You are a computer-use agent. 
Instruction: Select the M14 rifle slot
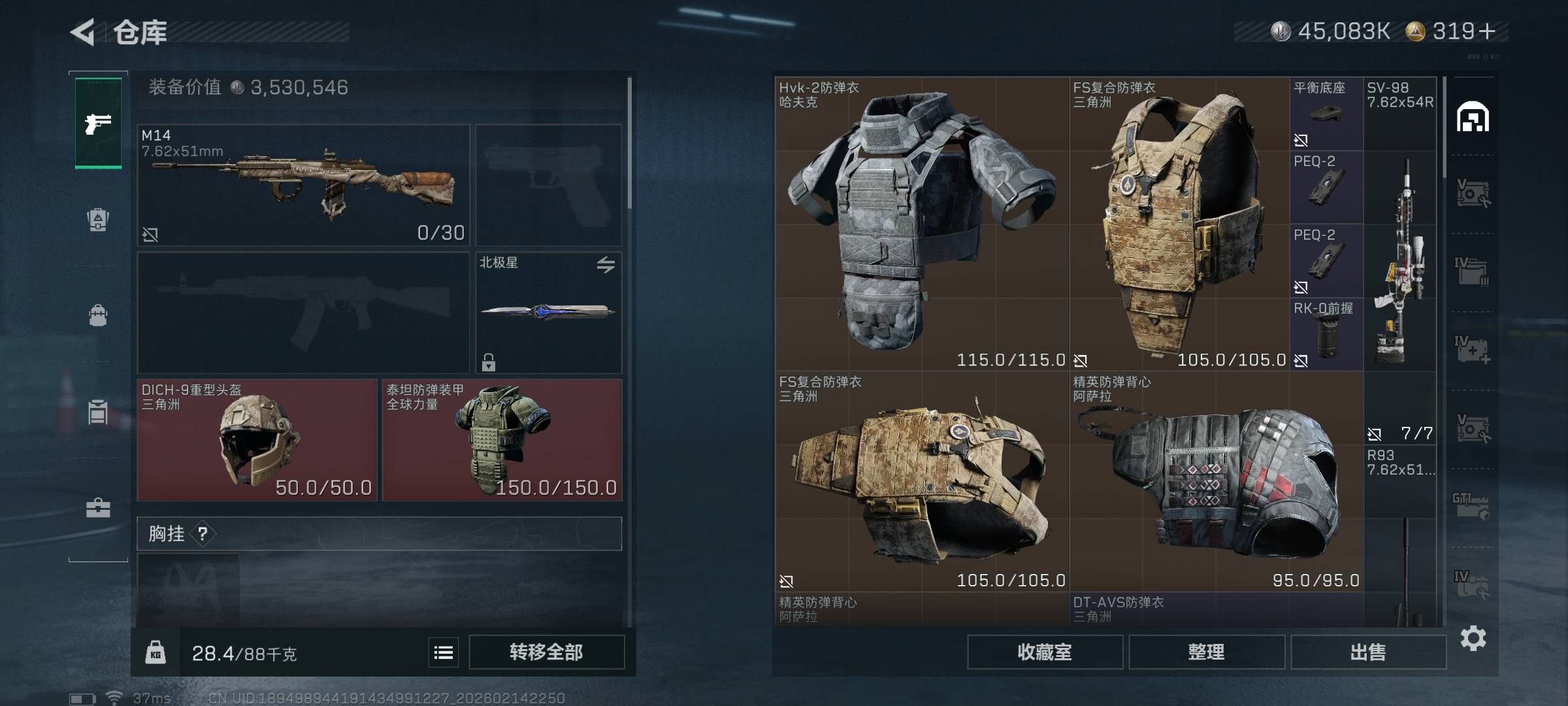(303, 185)
